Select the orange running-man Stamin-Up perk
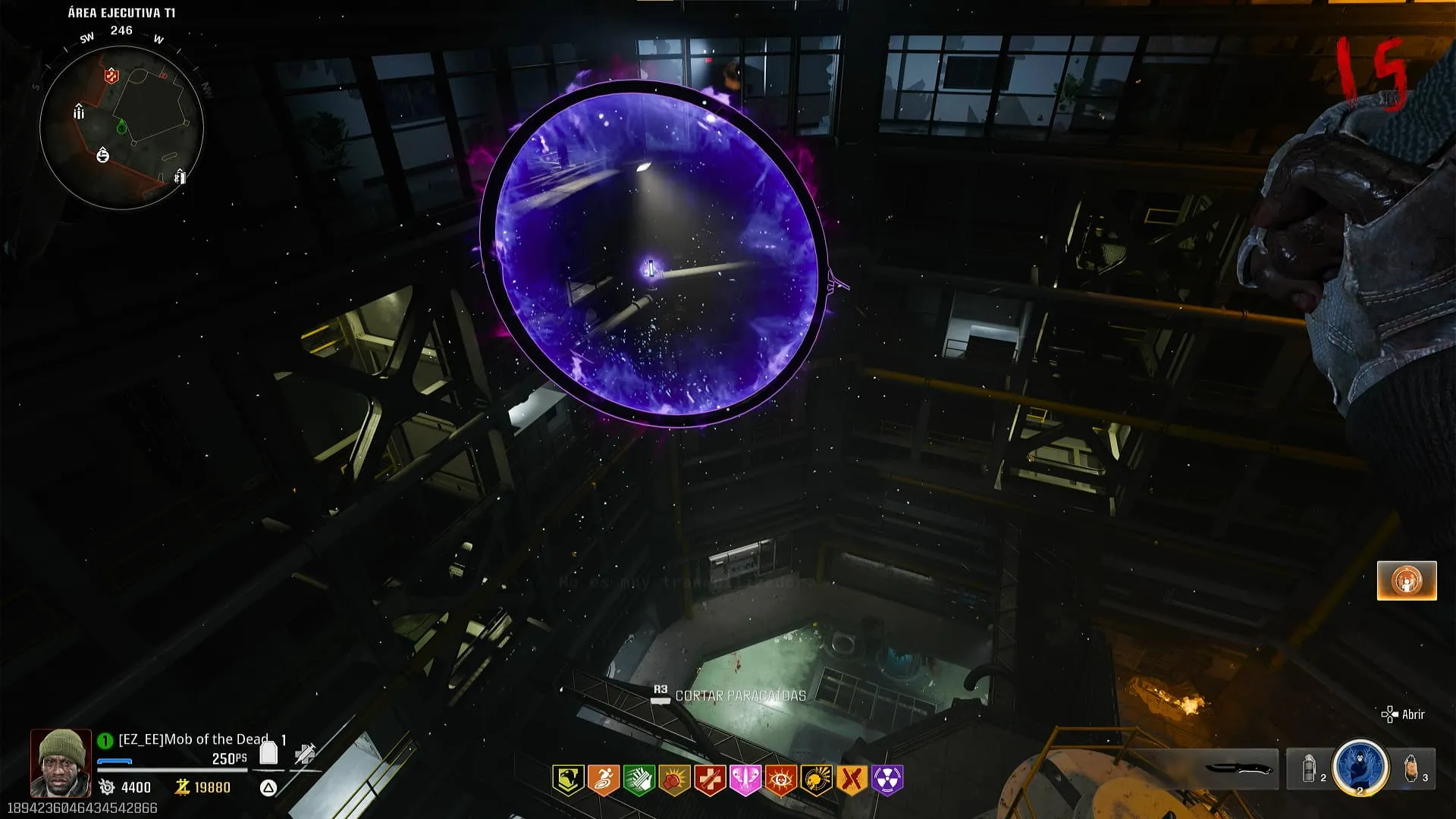The image size is (1456, 819). [x=604, y=780]
